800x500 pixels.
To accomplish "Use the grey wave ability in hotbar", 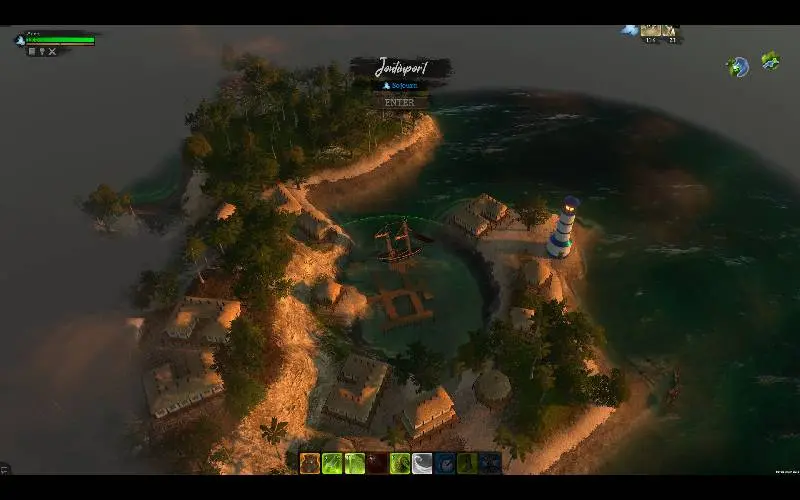I will pos(422,463).
